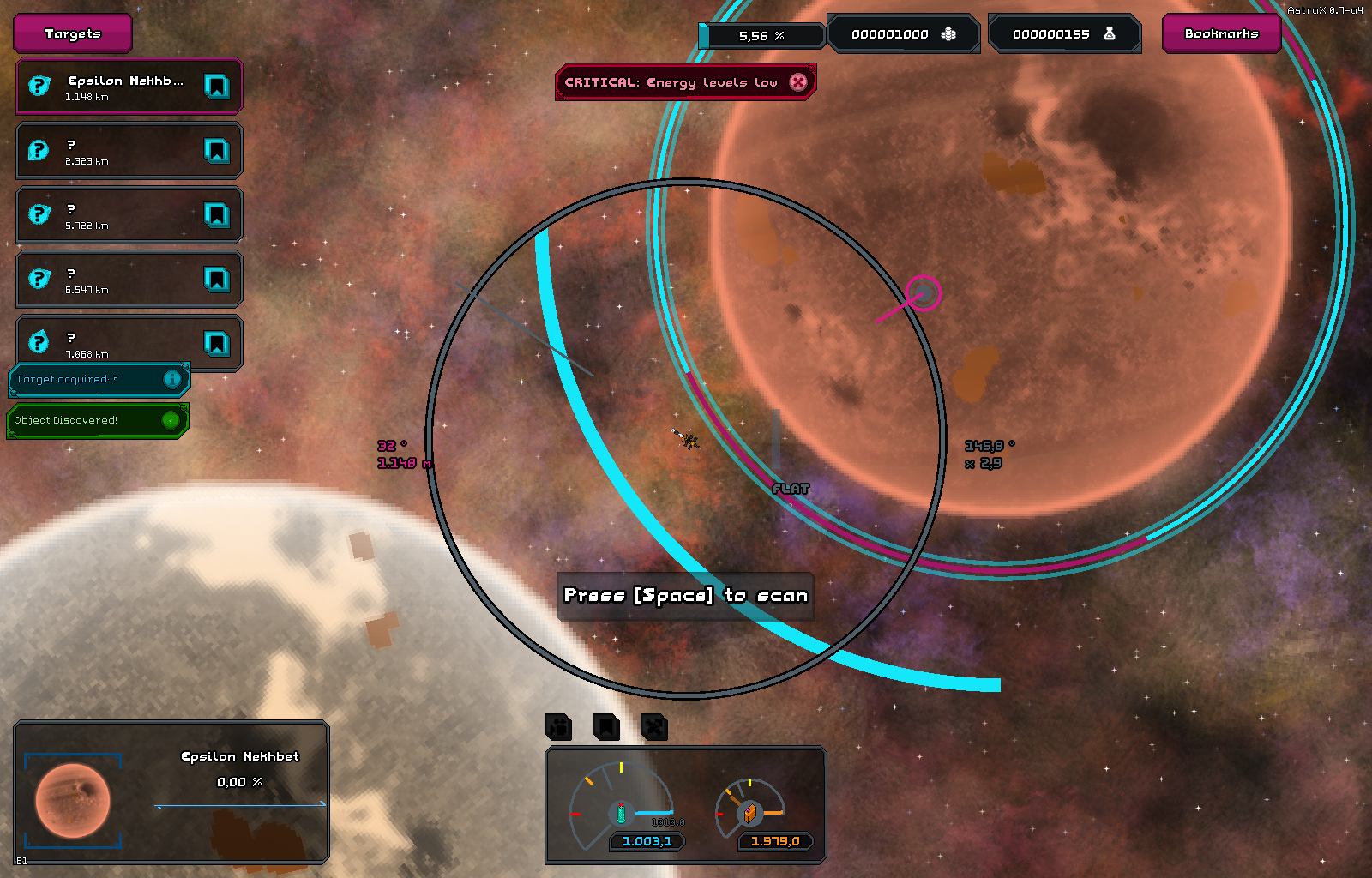Bookmark the unknown target at 2.323 km

pyautogui.click(x=216, y=151)
